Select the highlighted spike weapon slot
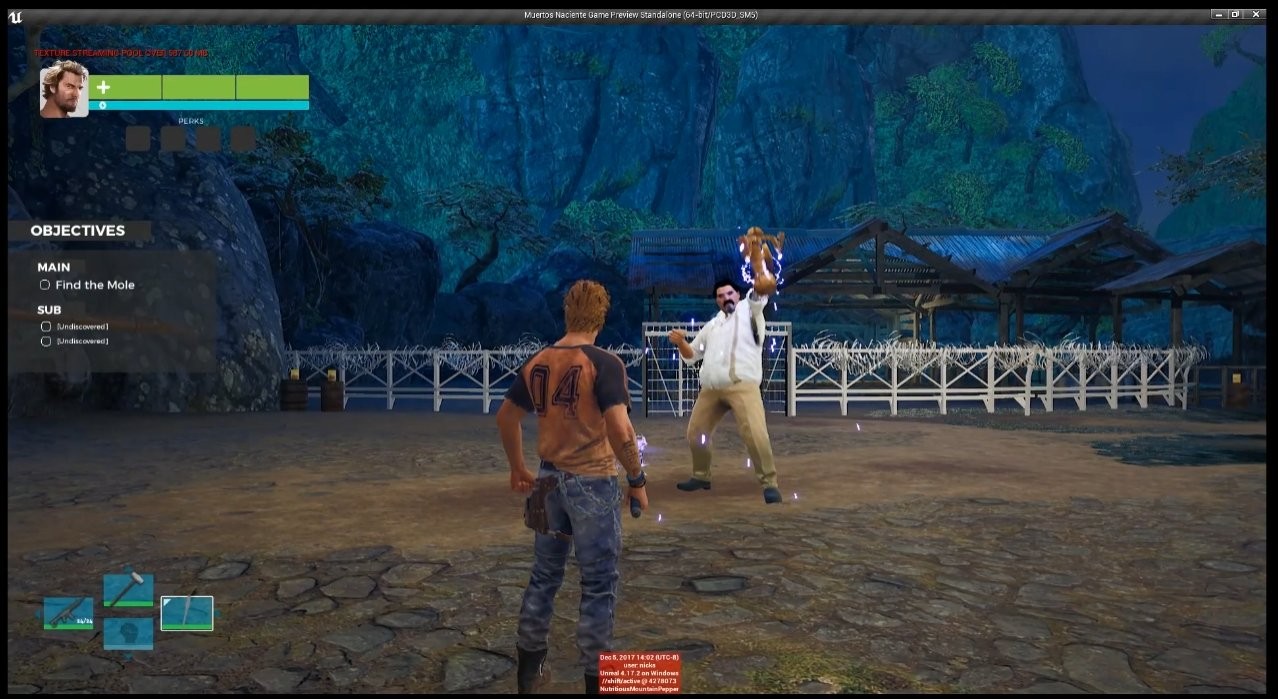This screenshot has width=1278, height=699. pos(187,613)
